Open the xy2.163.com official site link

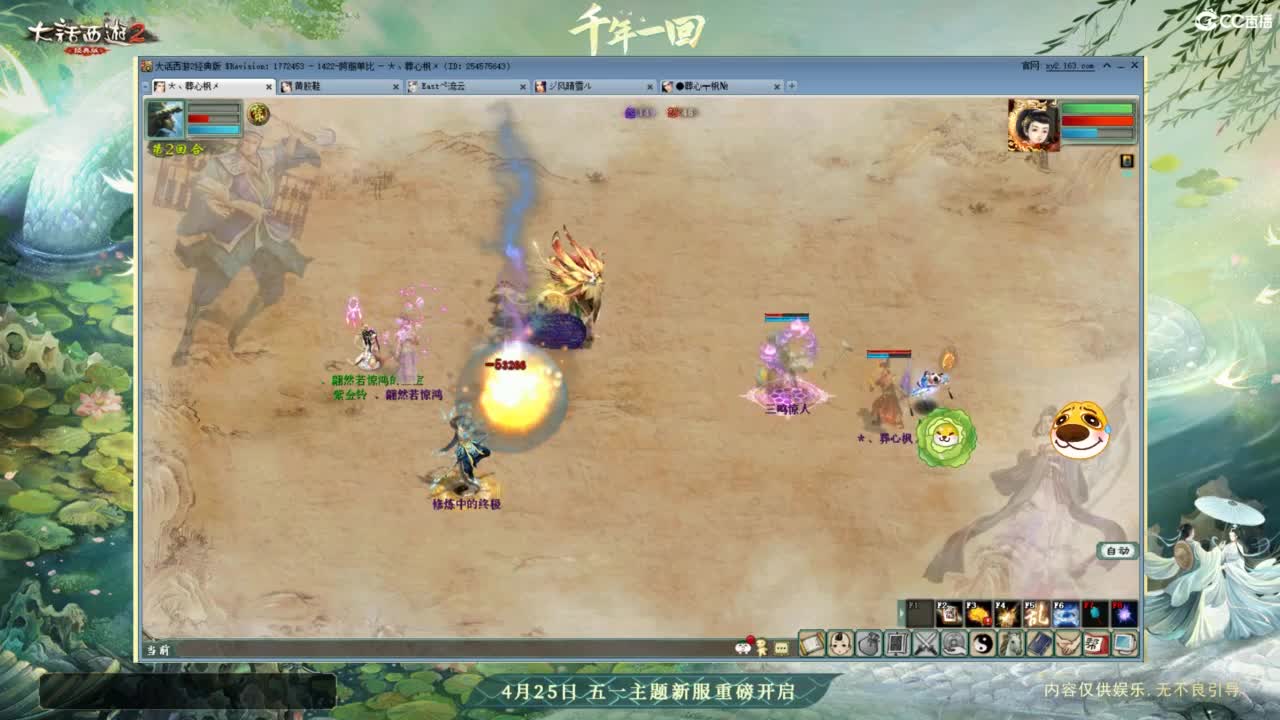tap(1069, 66)
